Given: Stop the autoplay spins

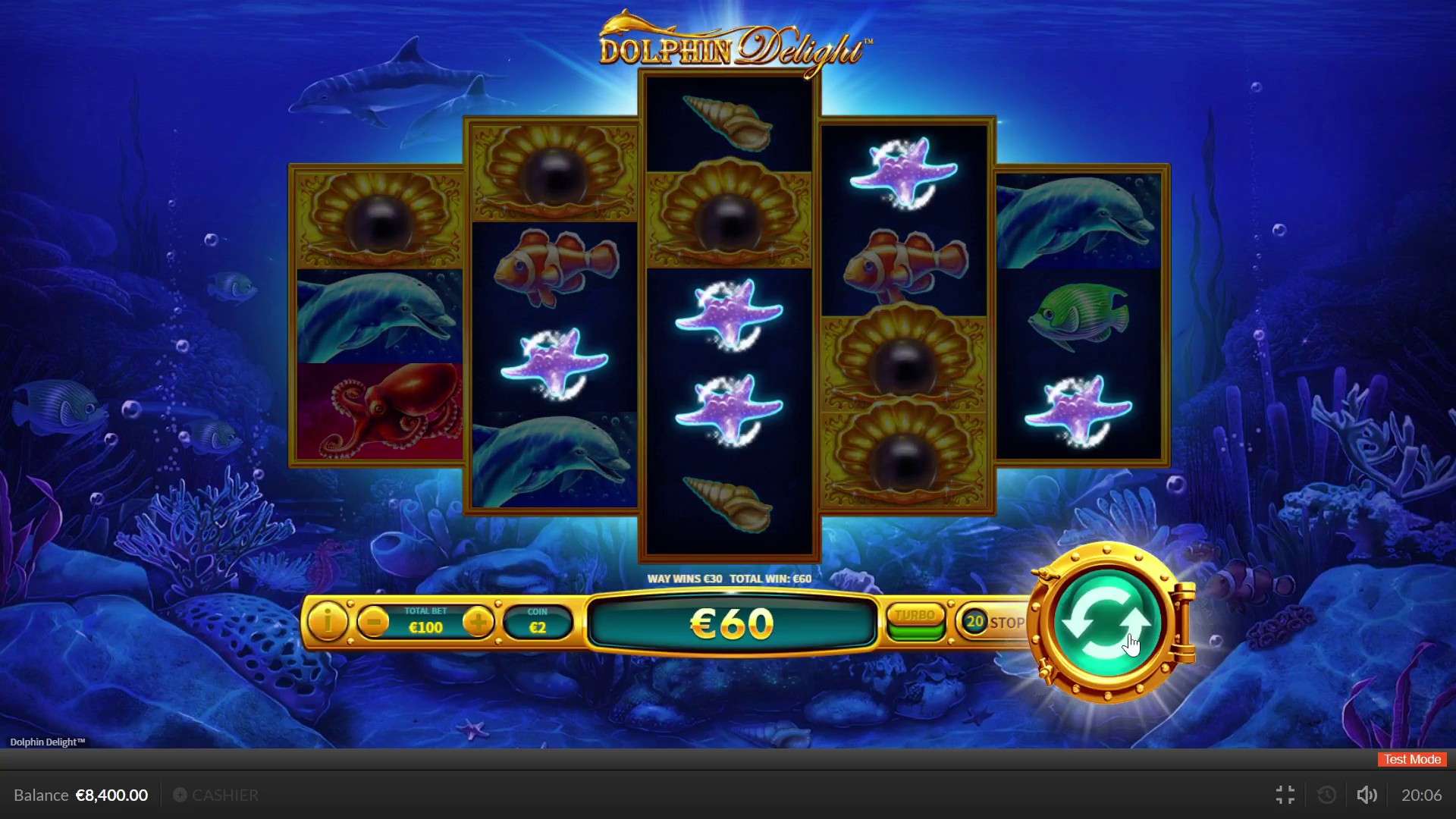Looking at the screenshot, I should pyautogui.click(x=994, y=623).
